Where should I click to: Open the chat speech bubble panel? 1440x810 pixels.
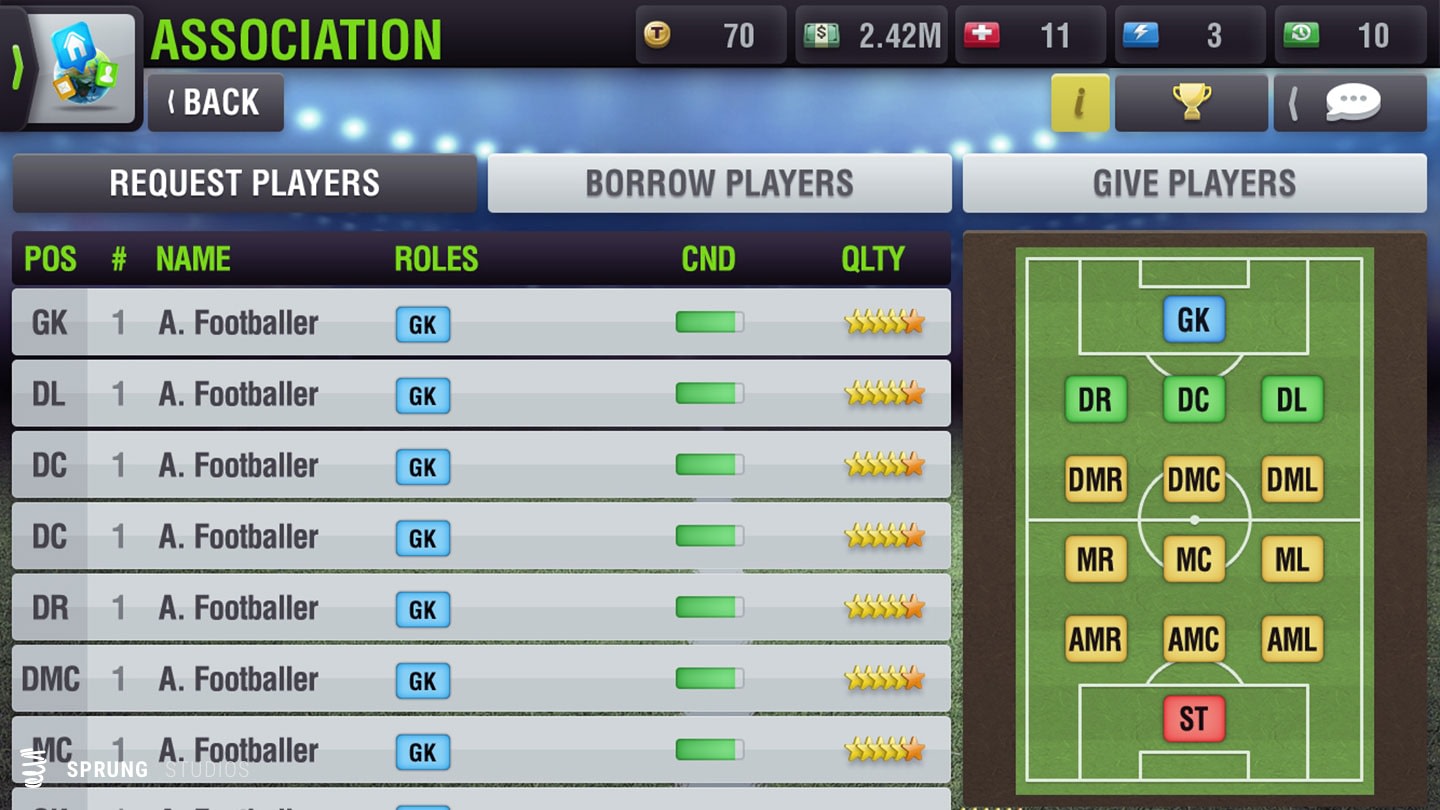(1350, 102)
